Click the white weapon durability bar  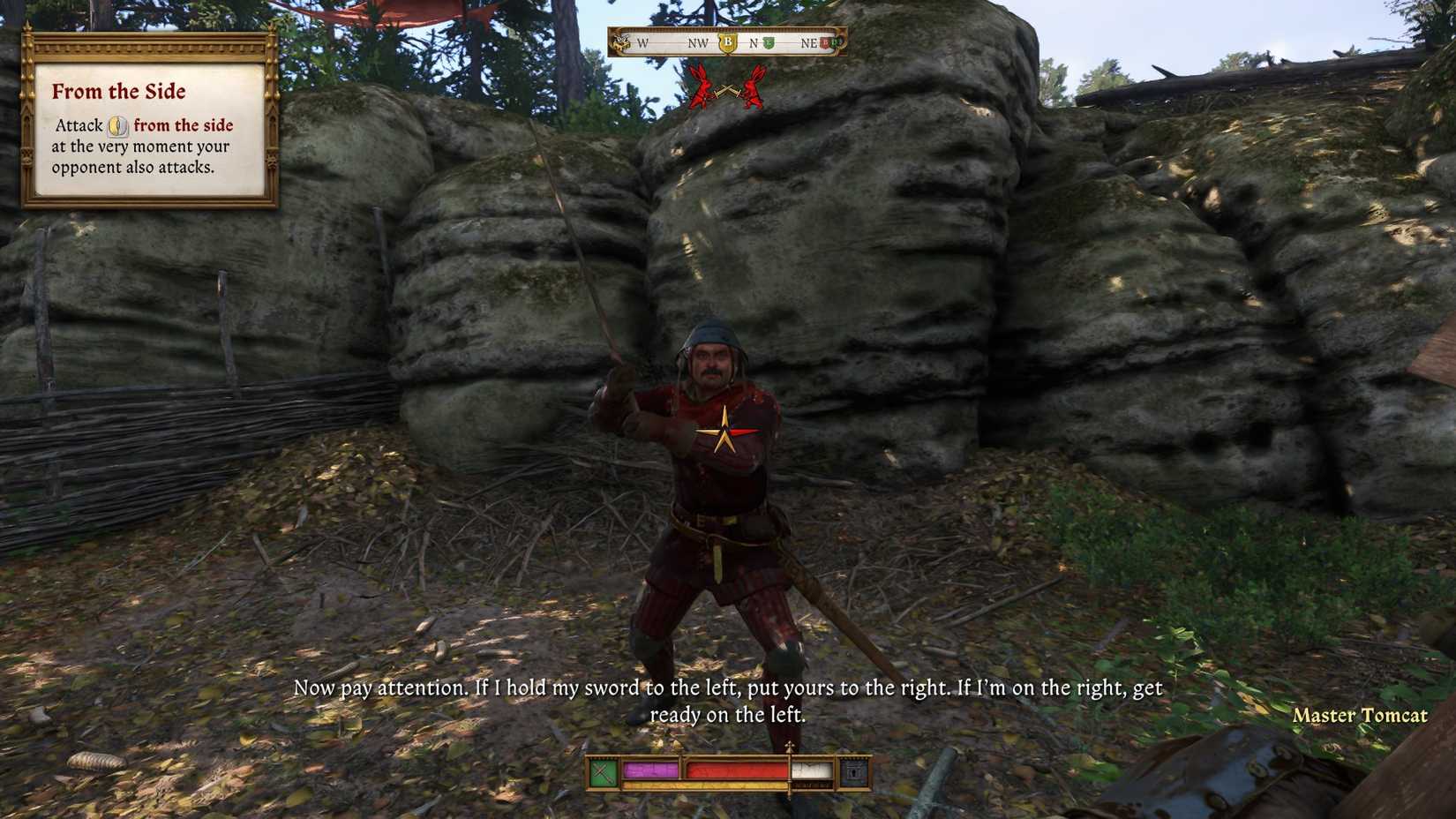[x=810, y=770]
